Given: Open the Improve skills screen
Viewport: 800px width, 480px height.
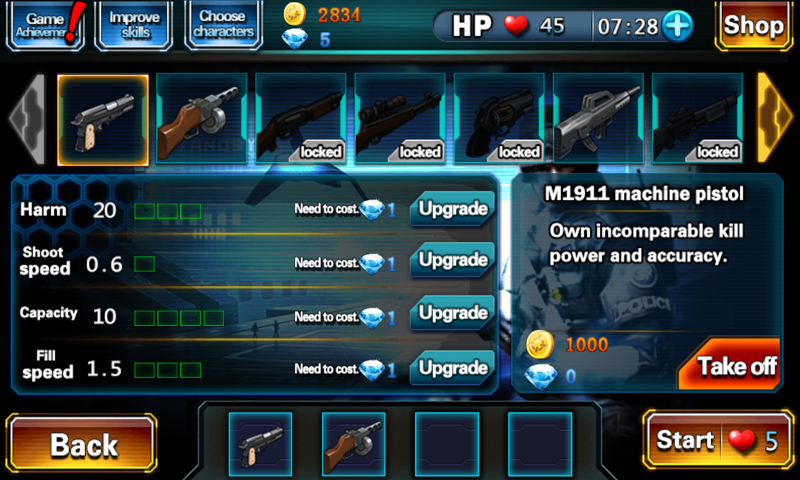Looking at the screenshot, I should point(134,25).
